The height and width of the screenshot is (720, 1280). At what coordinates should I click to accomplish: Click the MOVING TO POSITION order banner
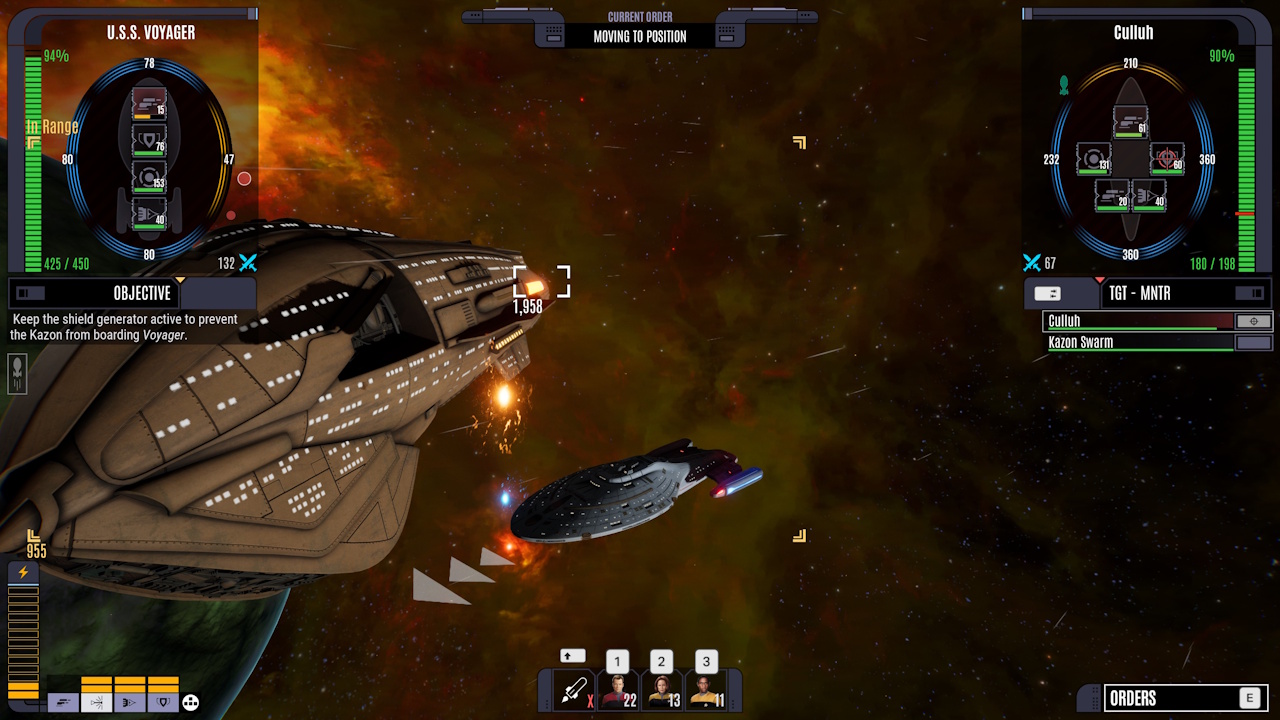640,35
